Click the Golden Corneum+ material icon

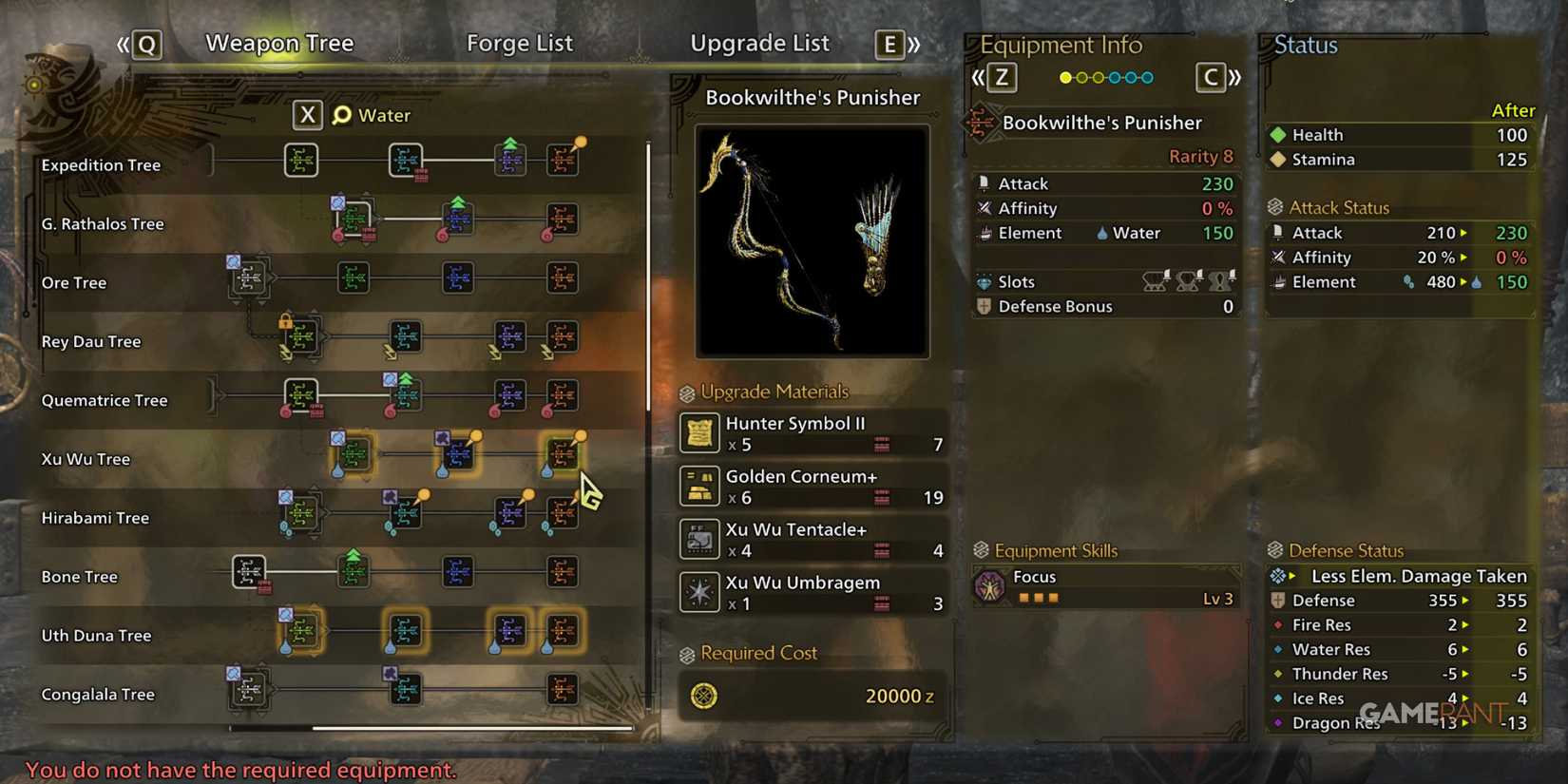pos(699,487)
